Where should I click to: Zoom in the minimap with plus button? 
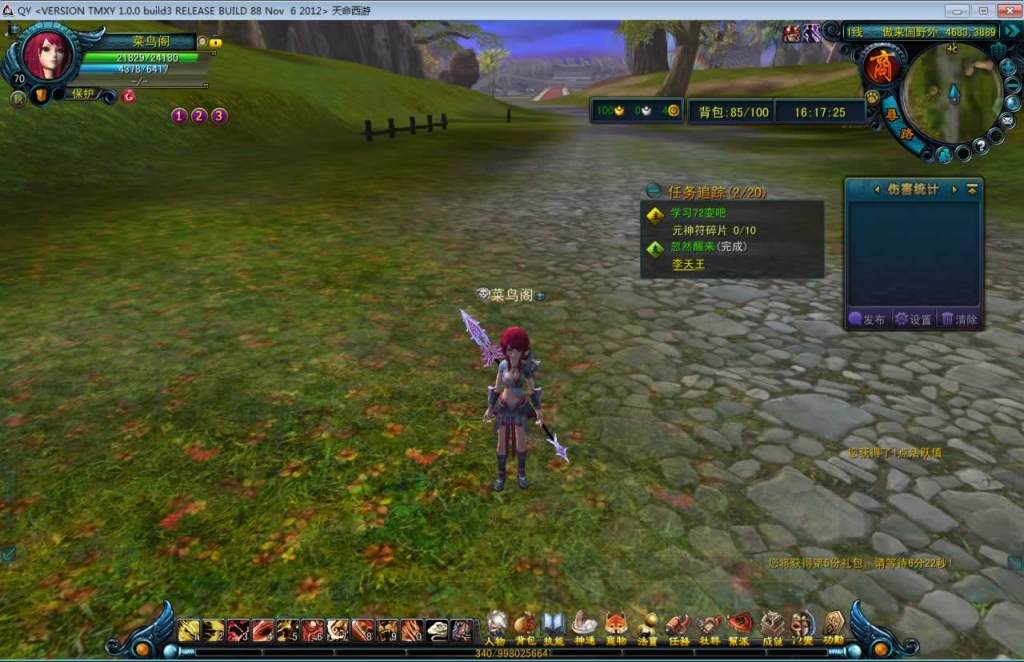[1007, 66]
